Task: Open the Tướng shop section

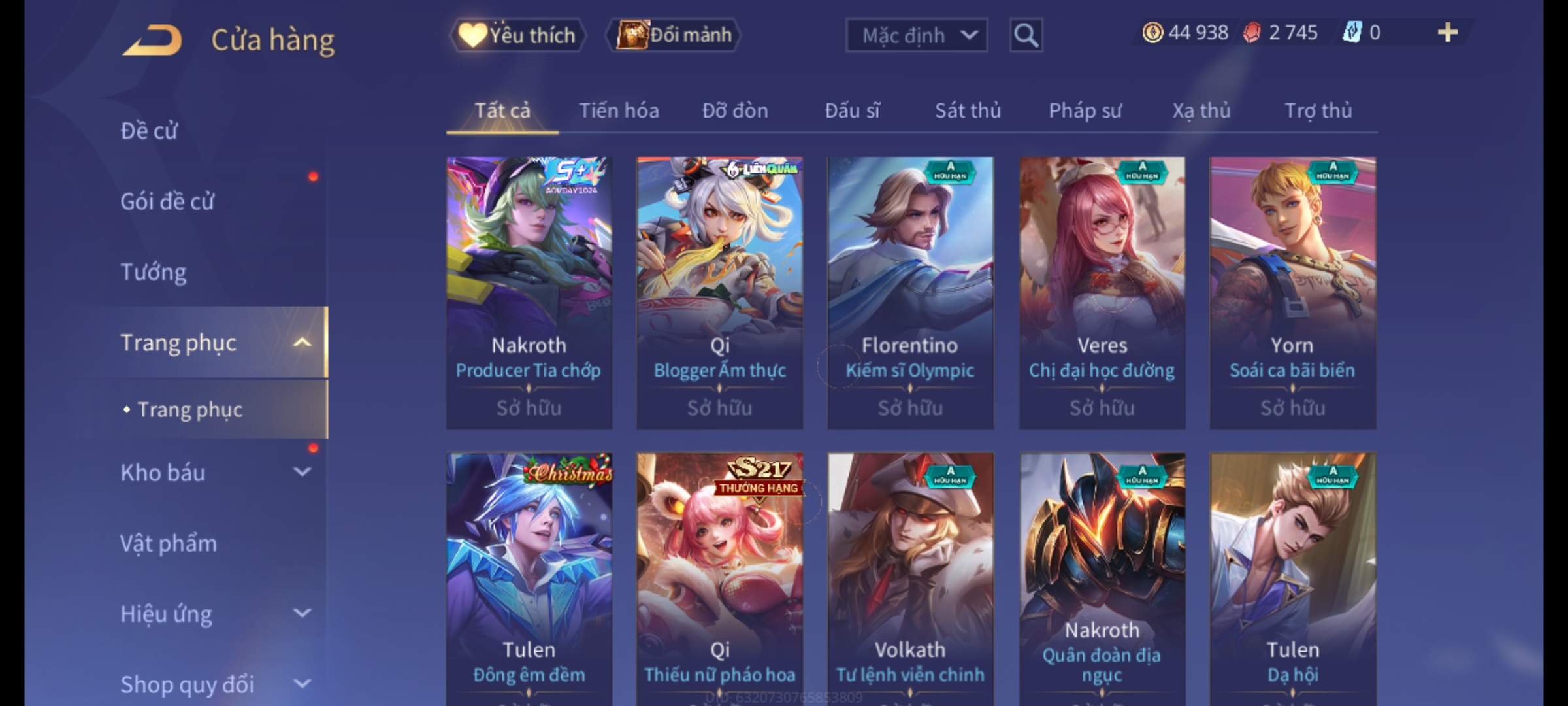Action: (154, 272)
